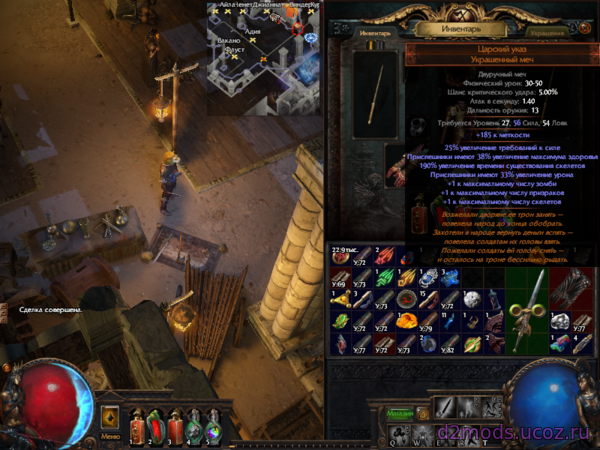Click the orange-flame icon above Меню
This screenshot has width=600, height=450.
110,415
